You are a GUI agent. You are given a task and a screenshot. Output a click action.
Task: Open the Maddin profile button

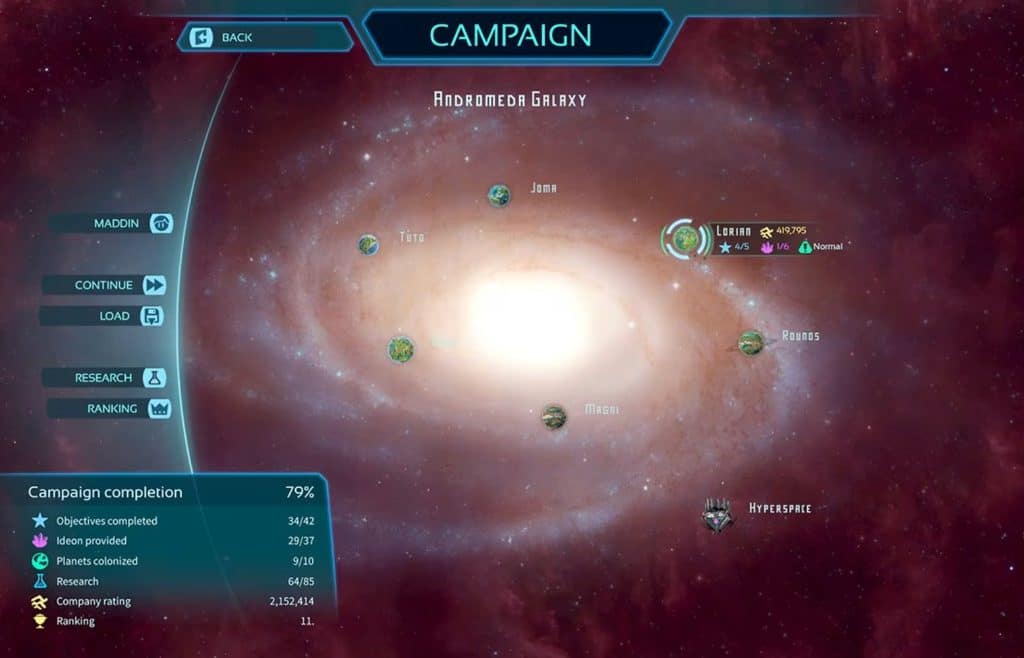click(112, 223)
